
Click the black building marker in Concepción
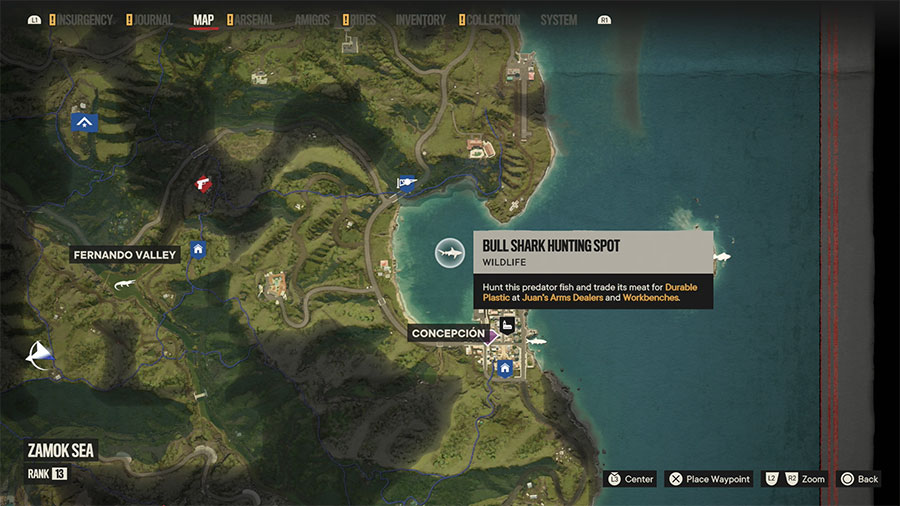click(507, 327)
